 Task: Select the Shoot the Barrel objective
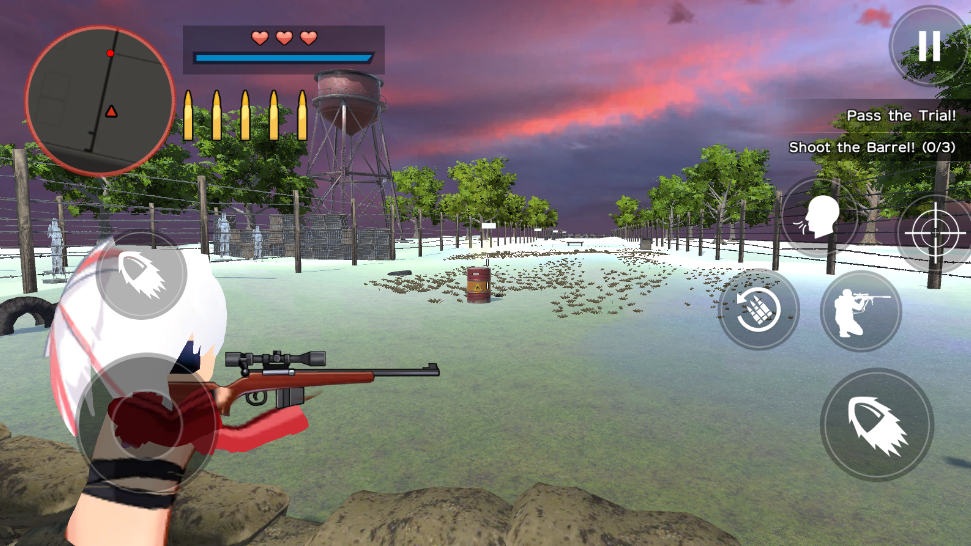pos(871,147)
